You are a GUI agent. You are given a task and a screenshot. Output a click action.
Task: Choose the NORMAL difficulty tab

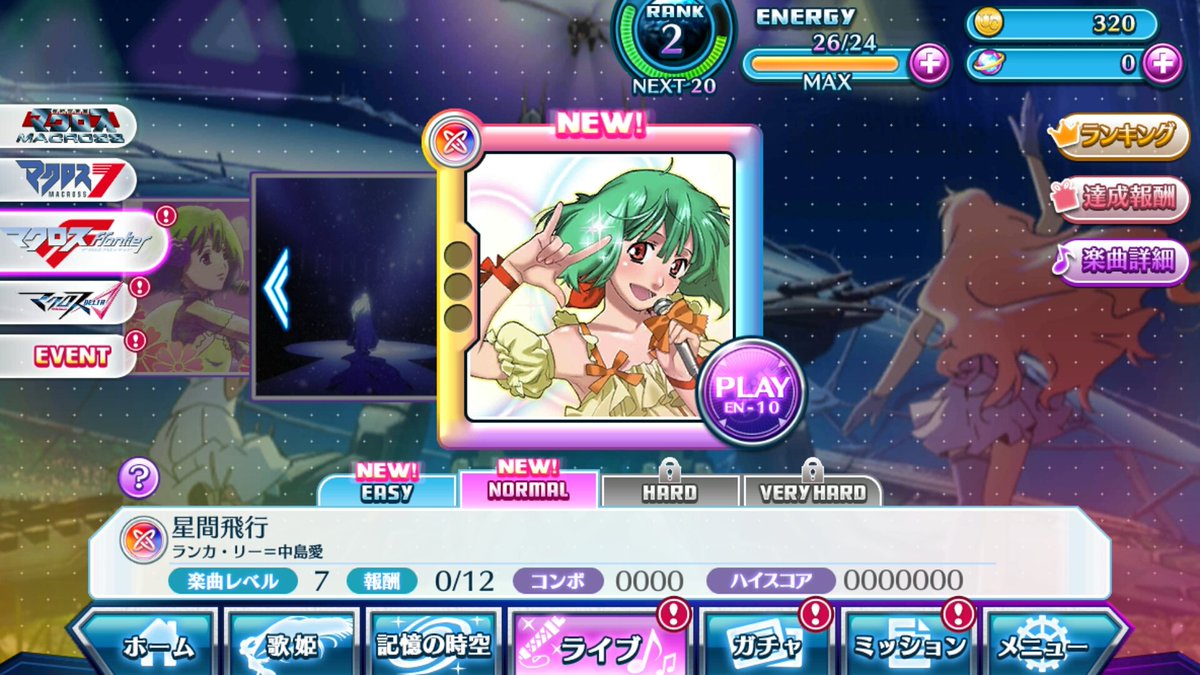tap(528, 489)
